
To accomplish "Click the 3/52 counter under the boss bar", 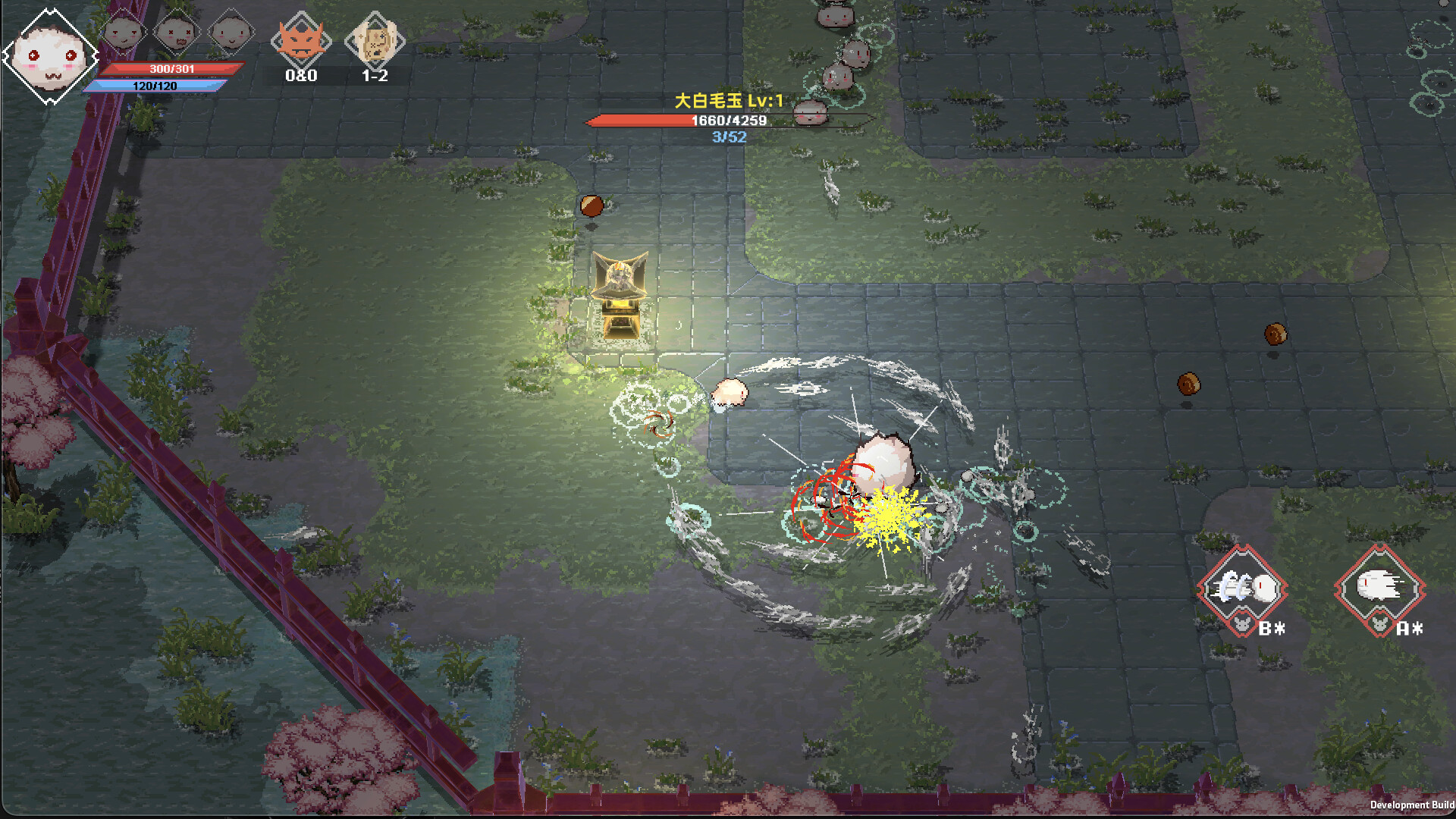I will [x=729, y=136].
